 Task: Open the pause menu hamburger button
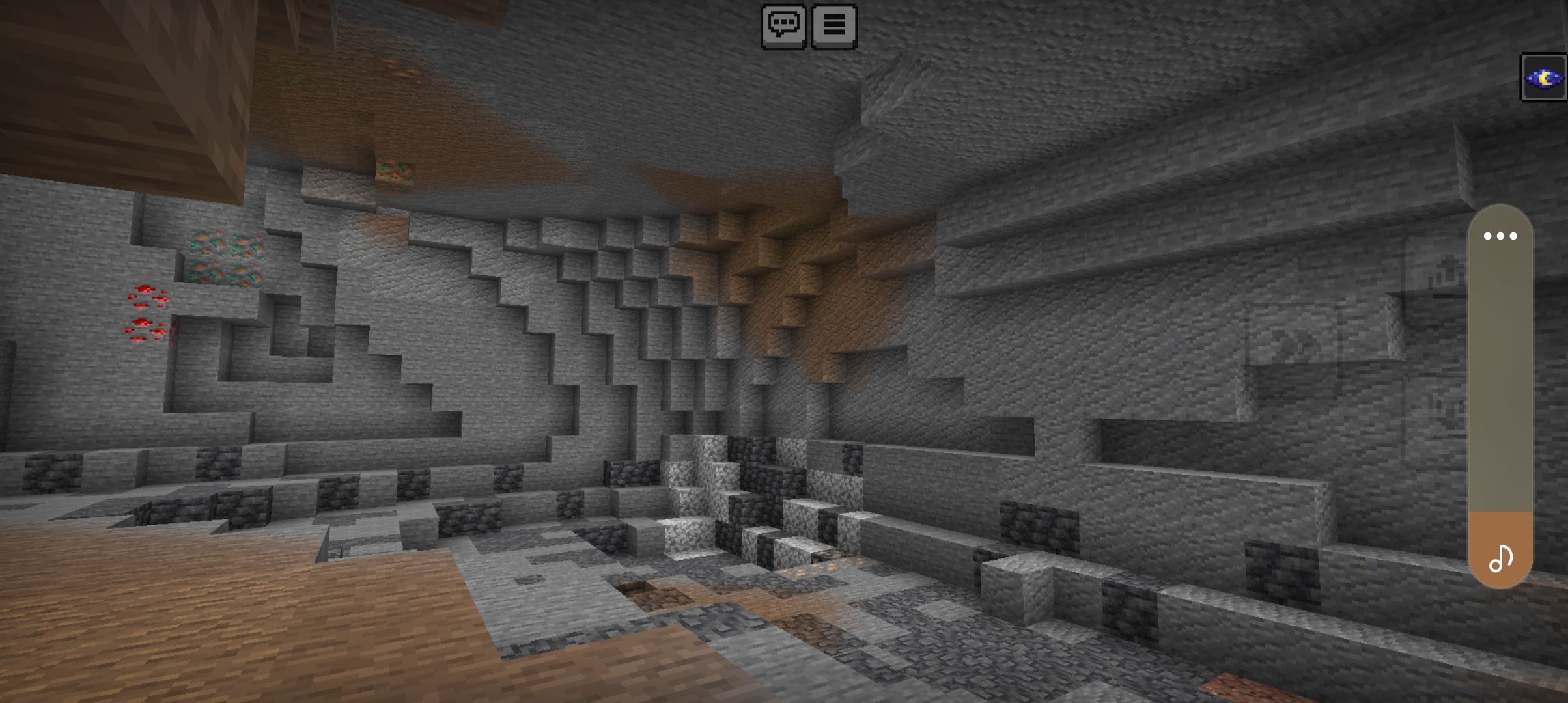click(x=833, y=26)
